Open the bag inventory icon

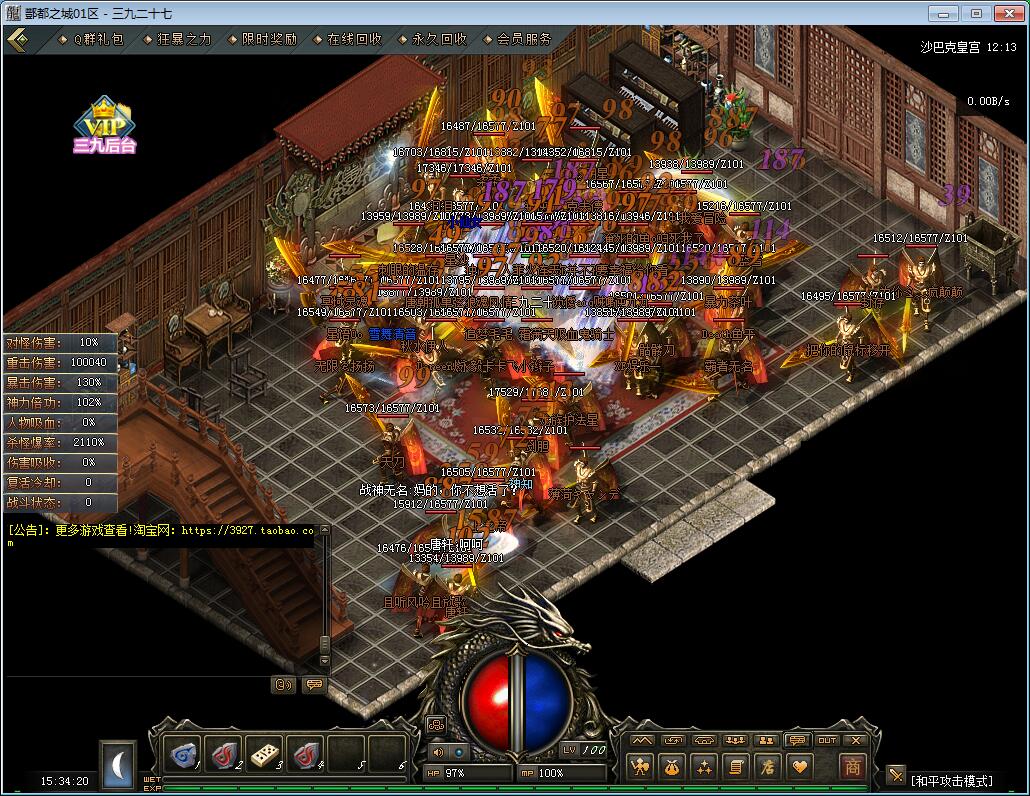[x=672, y=767]
